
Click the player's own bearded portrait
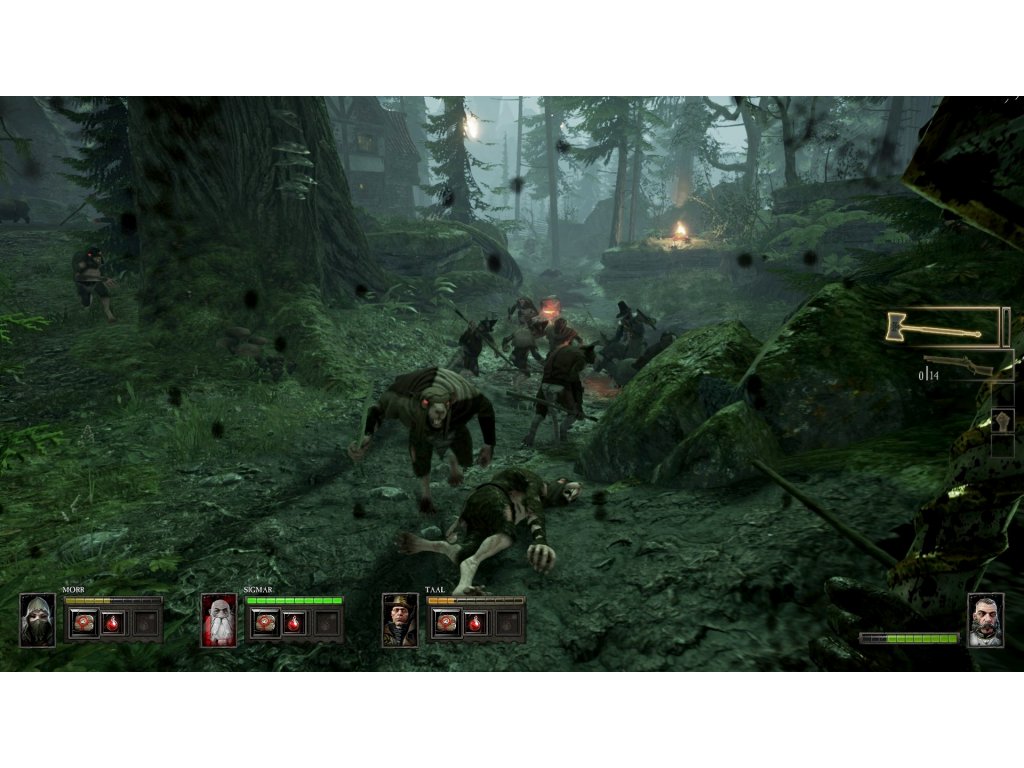point(985,621)
